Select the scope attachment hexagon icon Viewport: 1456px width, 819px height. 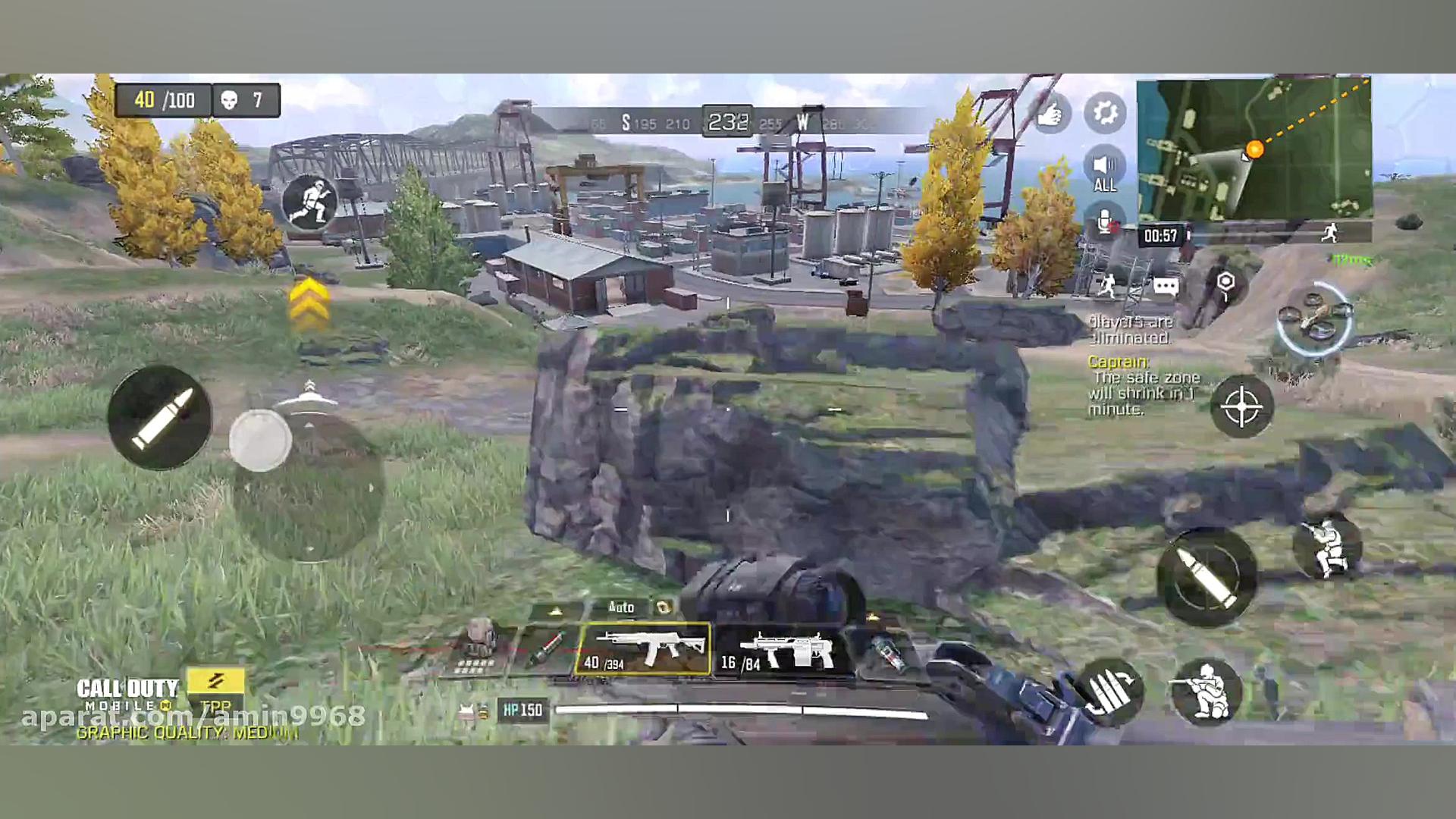1227,282
